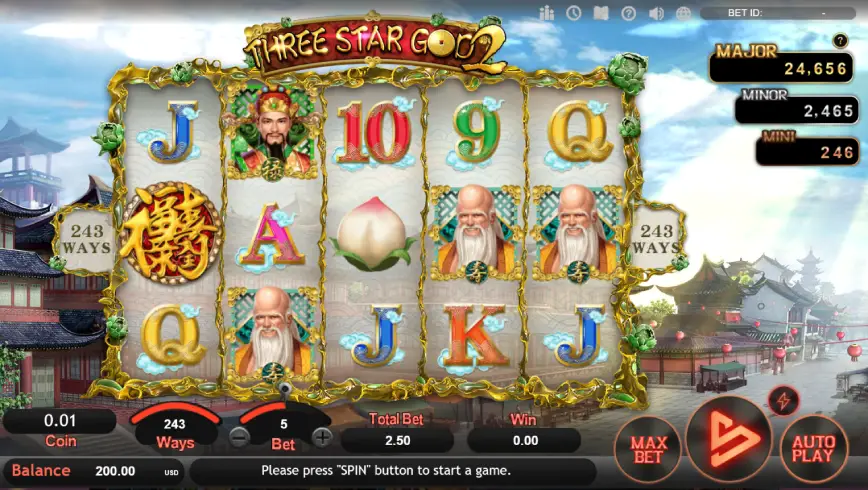The height and width of the screenshot is (490, 868).
Task: Open the paytable book icon
Action: (x=601, y=13)
